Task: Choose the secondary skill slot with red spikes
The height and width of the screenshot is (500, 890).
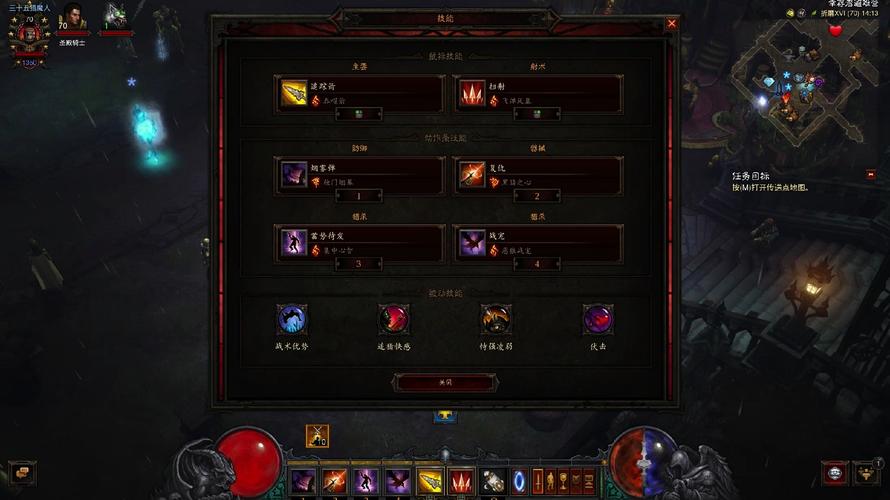Action: click(x=538, y=94)
